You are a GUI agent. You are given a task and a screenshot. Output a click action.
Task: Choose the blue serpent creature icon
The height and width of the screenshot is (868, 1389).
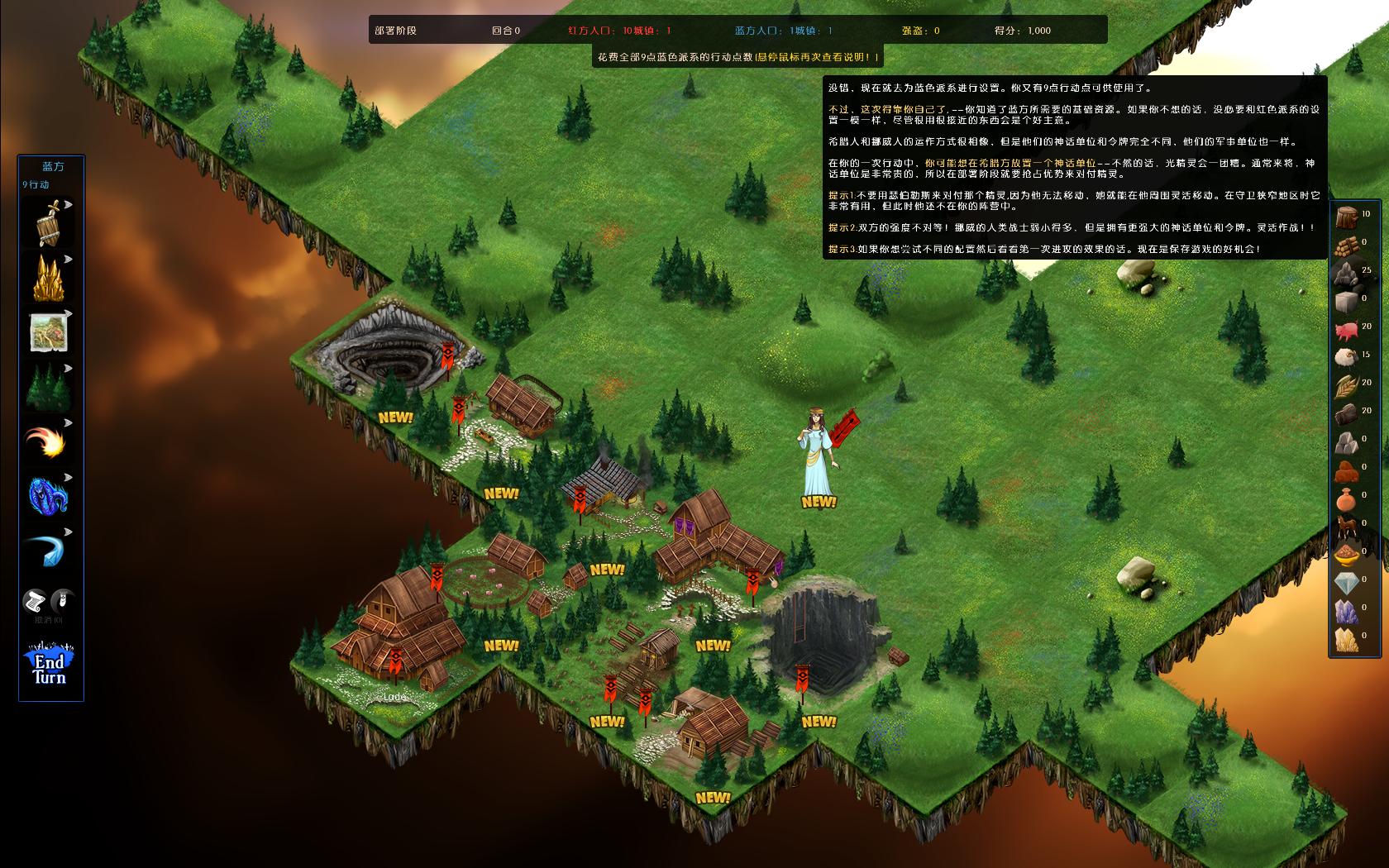(48, 496)
